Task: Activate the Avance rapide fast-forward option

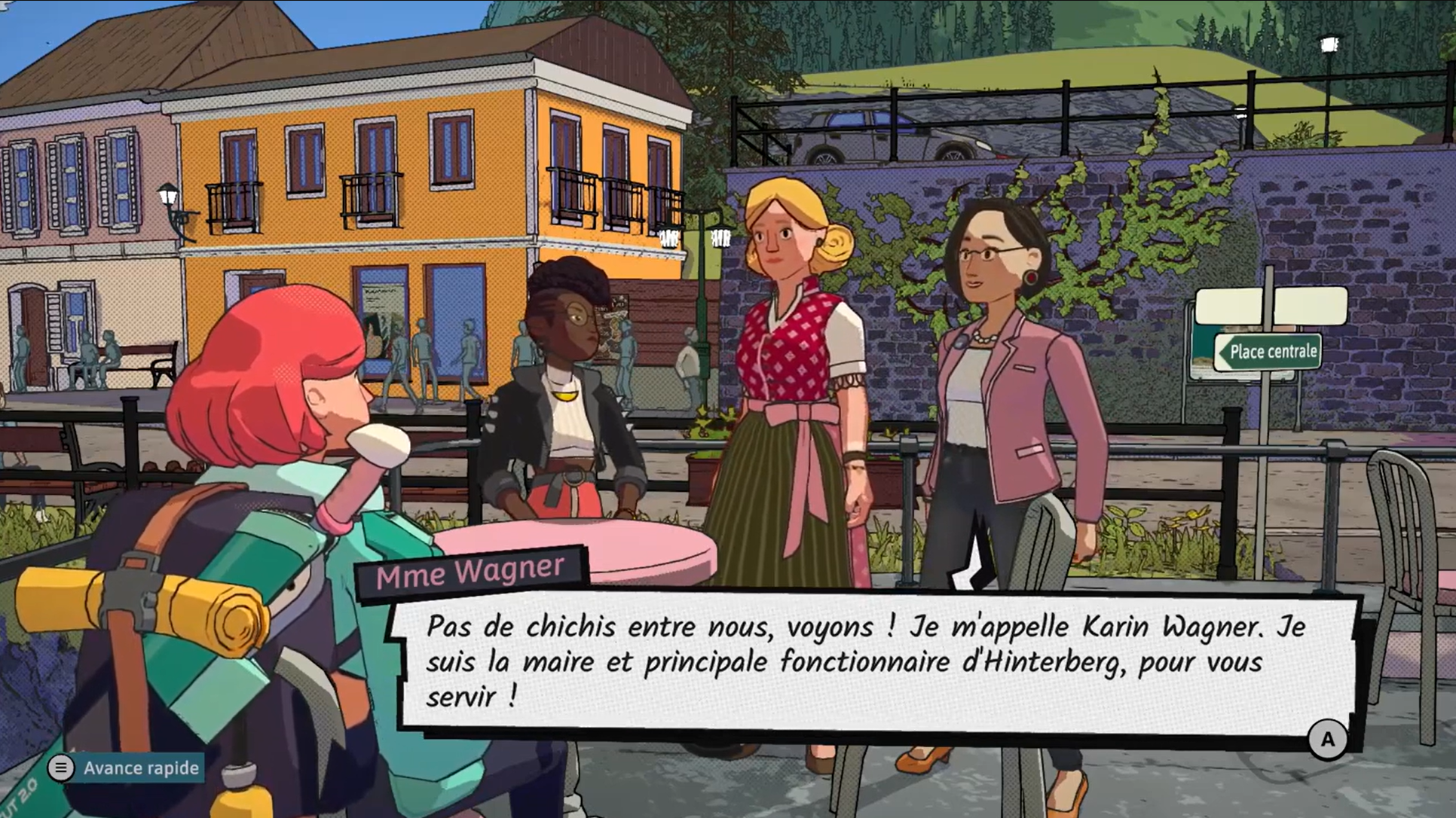Action: [x=126, y=768]
